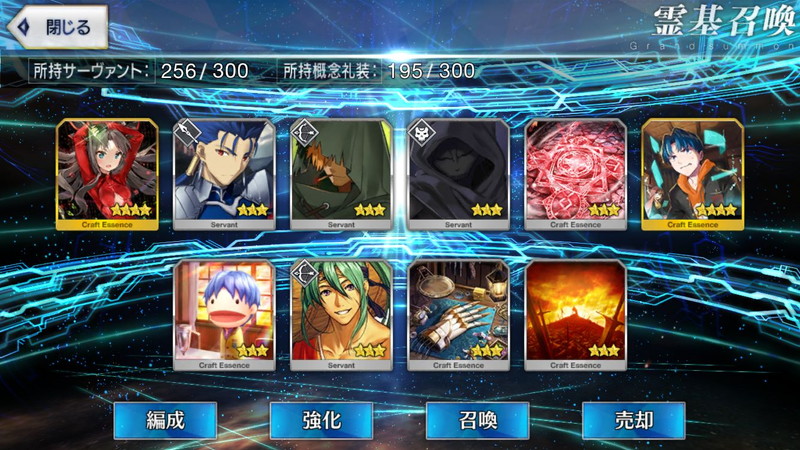Open the orange-jacket boy Craft Essence card
This screenshot has height=450, width=800.
pyautogui.click(x=692, y=174)
